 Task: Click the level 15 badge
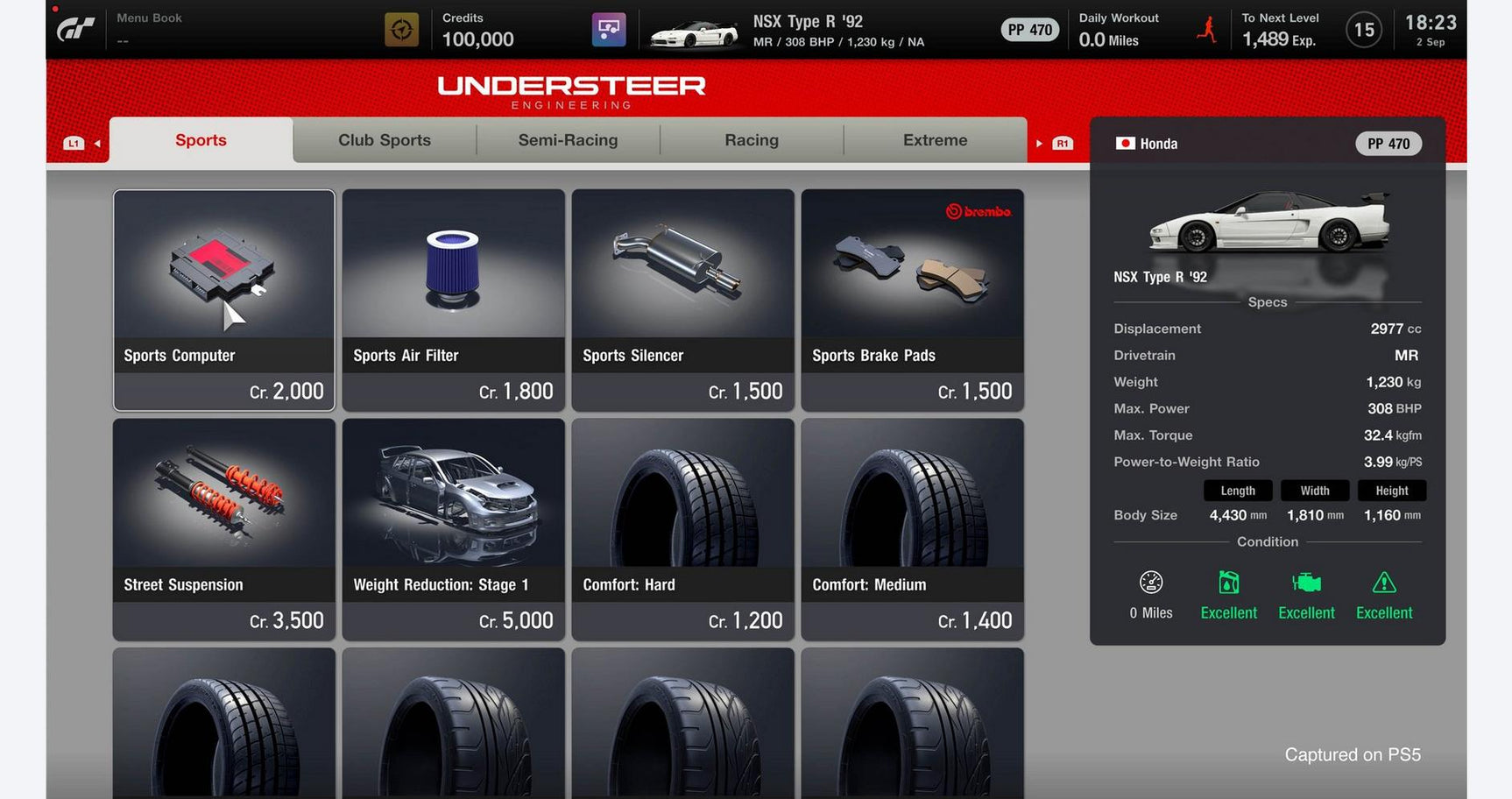pyautogui.click(x=1363, y=29)
